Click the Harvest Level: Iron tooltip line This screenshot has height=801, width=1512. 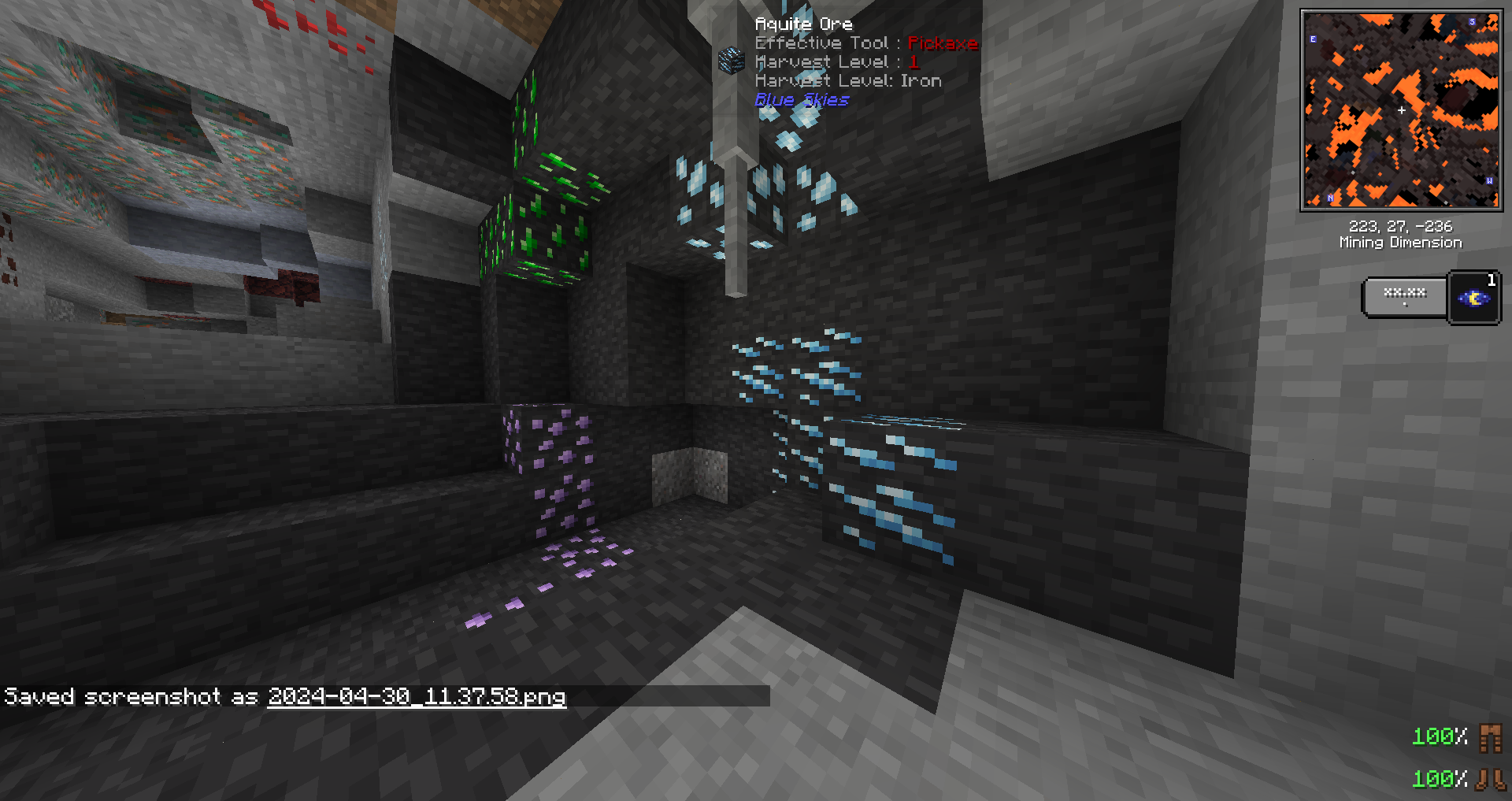click(x=847, y=80)
